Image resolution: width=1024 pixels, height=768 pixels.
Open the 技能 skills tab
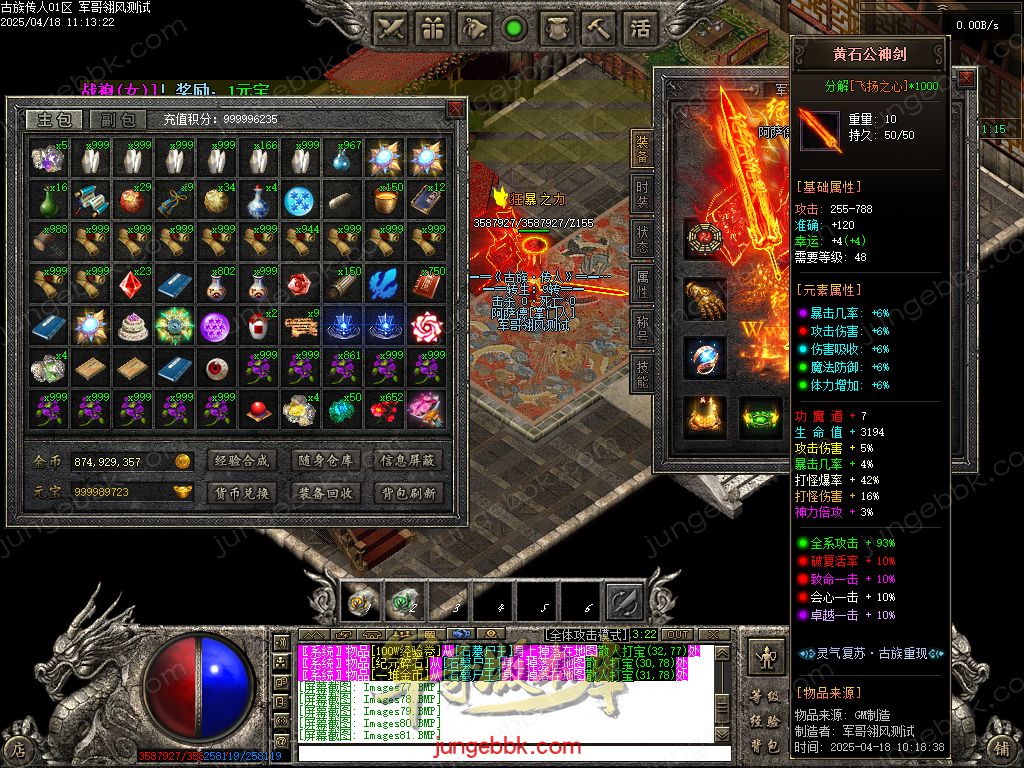(642, 371)
